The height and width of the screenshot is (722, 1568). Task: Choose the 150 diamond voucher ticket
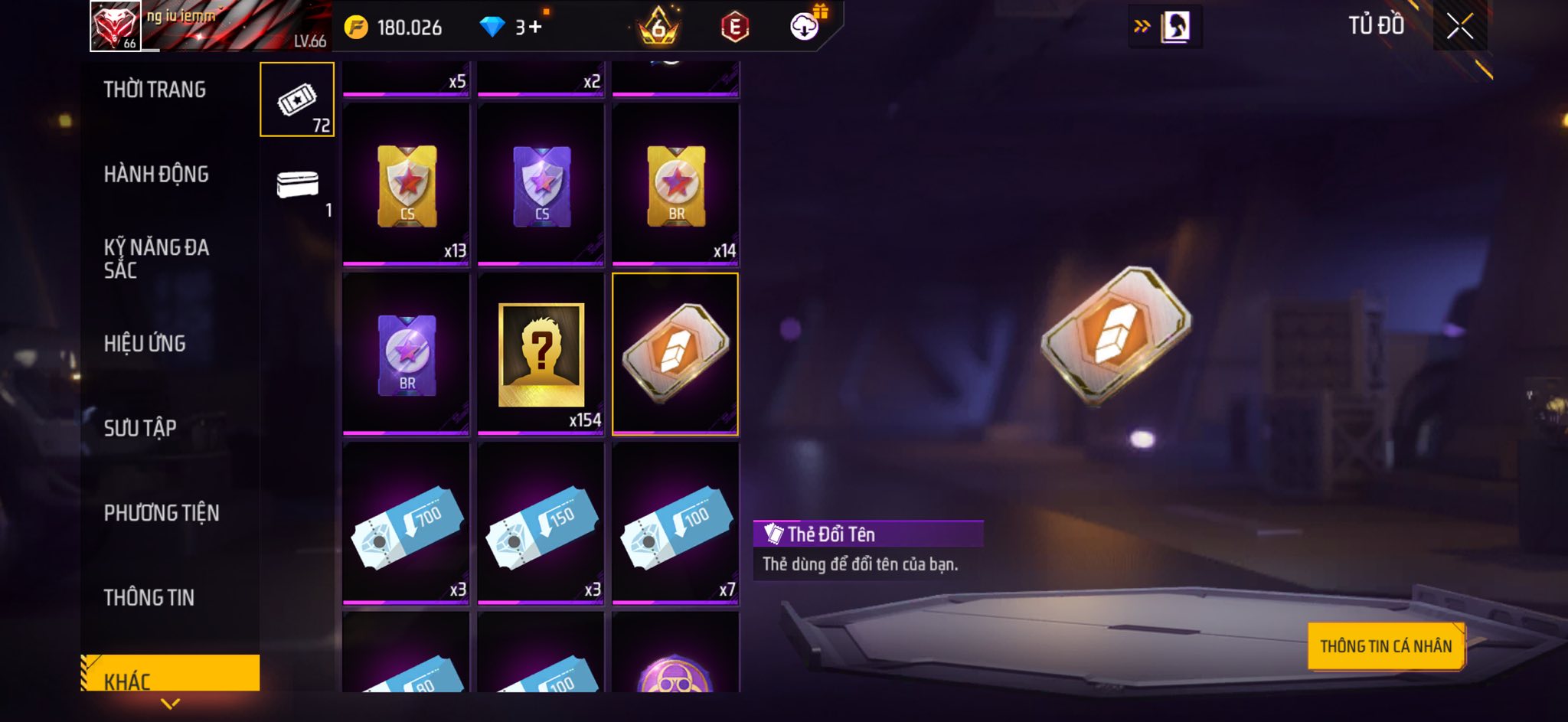click(x=541, y=524)
